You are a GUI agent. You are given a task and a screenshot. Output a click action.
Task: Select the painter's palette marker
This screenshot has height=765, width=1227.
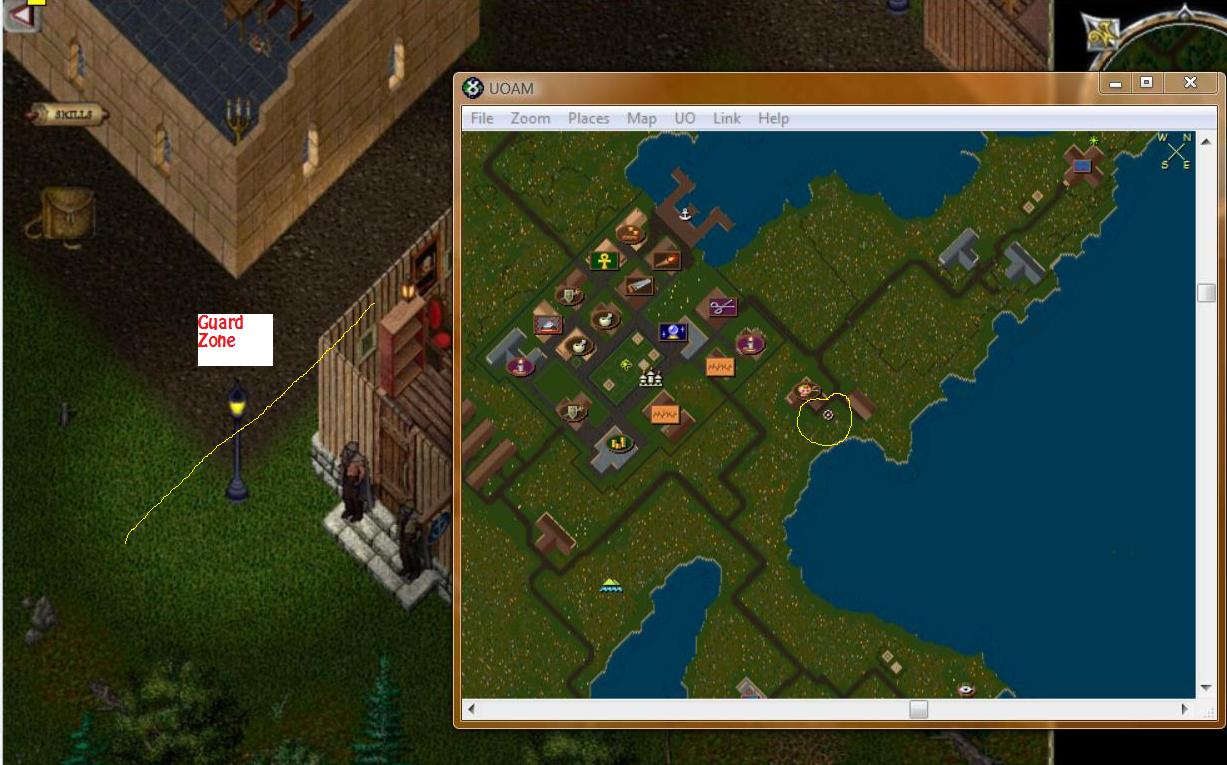pos(804,390)
